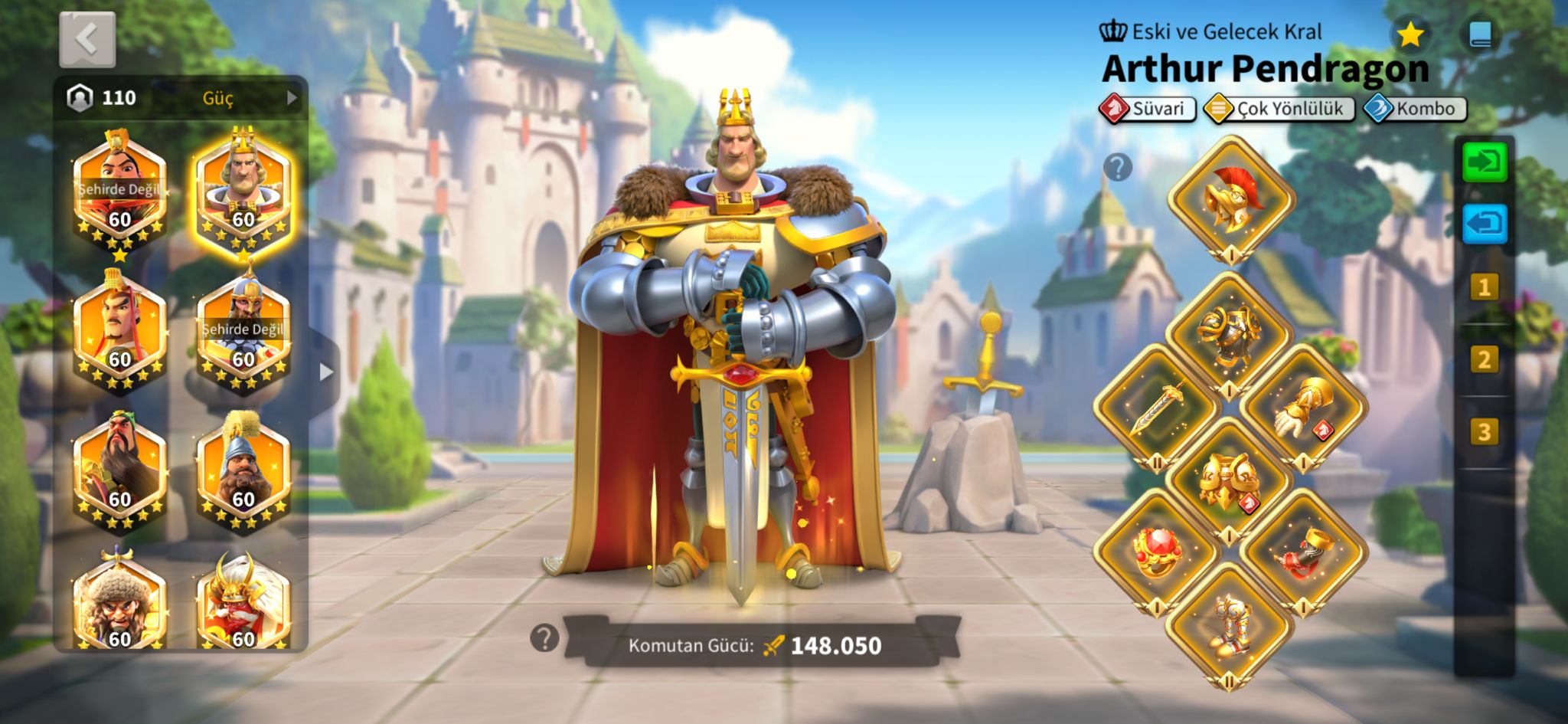Open help beside Komutan Gücü
The width and height of the screenshot is (1568, 724).
pos(544,637)
